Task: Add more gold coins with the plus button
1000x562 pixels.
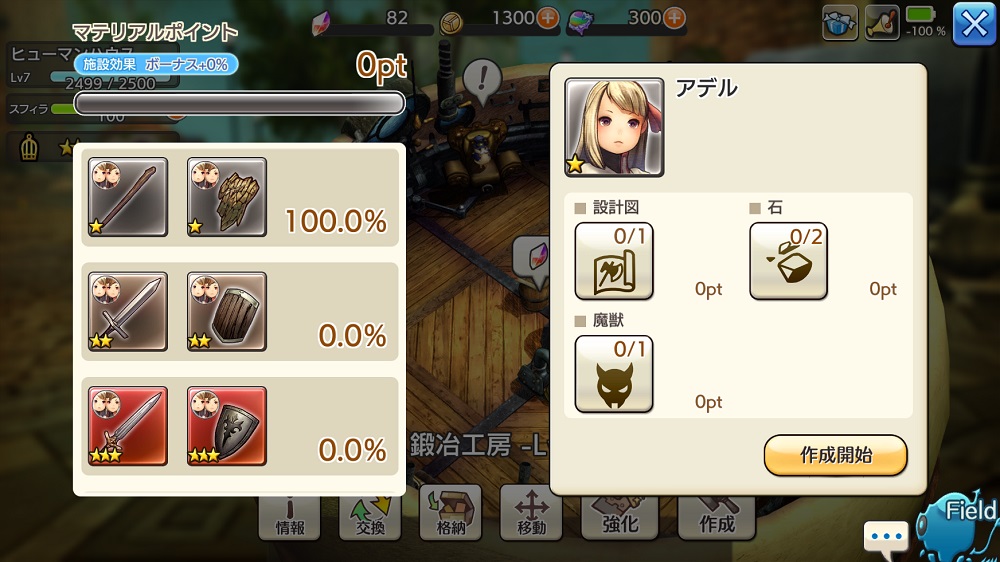Action: pos(549,18)
